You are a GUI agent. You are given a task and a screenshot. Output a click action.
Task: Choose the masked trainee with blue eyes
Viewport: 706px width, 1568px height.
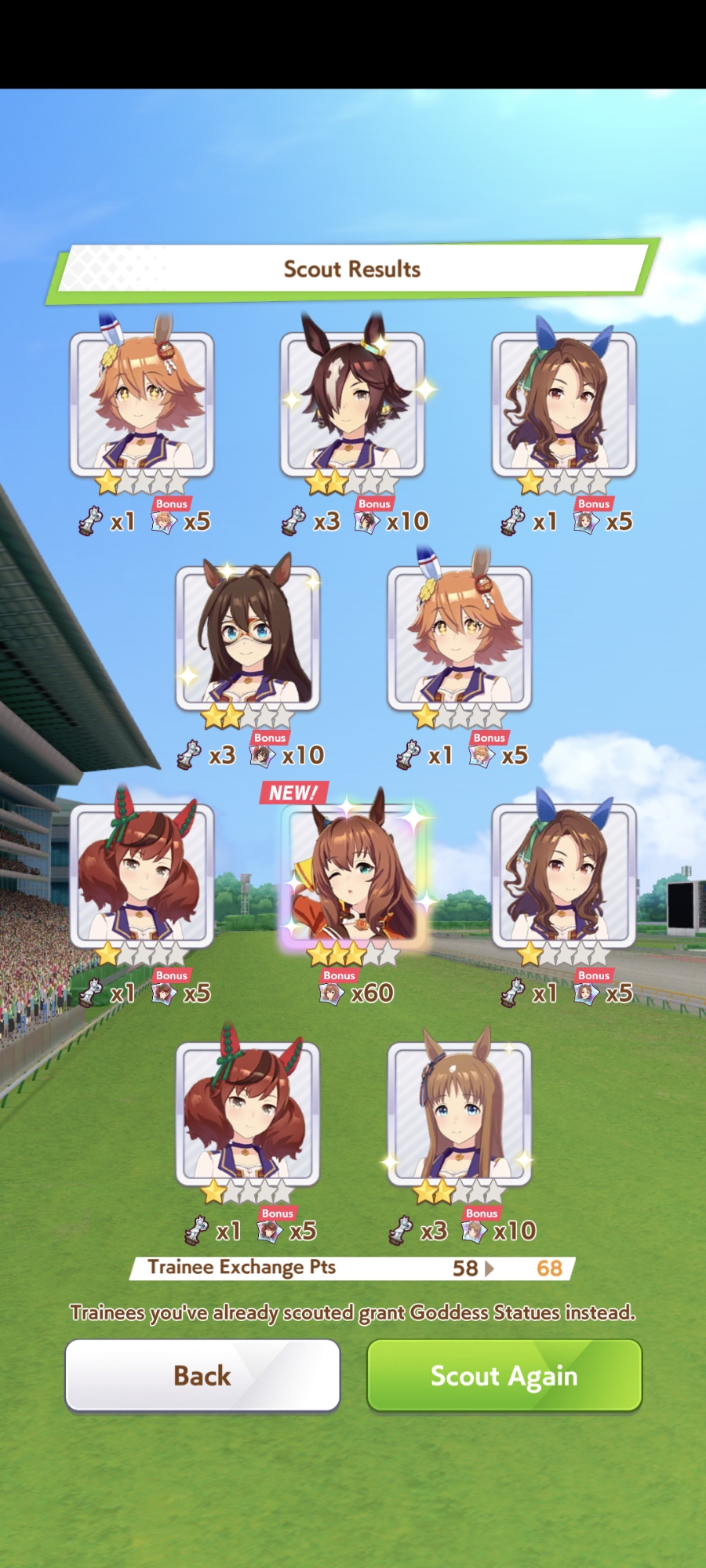point(247,638)
